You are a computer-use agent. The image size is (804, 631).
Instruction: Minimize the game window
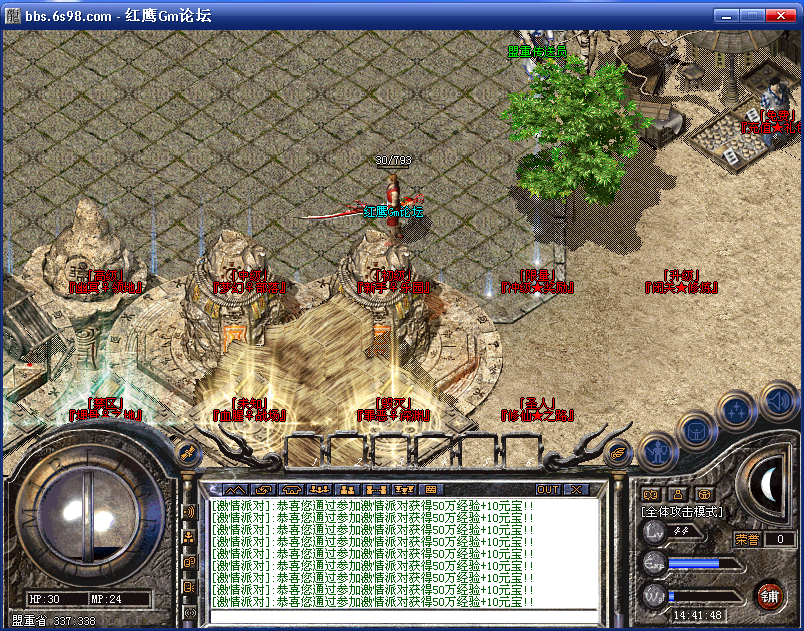pyautogui.click(x=727, y=16)
